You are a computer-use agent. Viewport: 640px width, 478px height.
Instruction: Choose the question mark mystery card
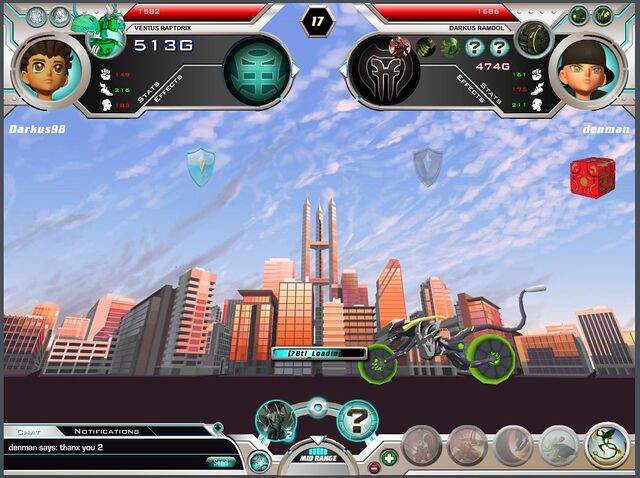(356, 420)
